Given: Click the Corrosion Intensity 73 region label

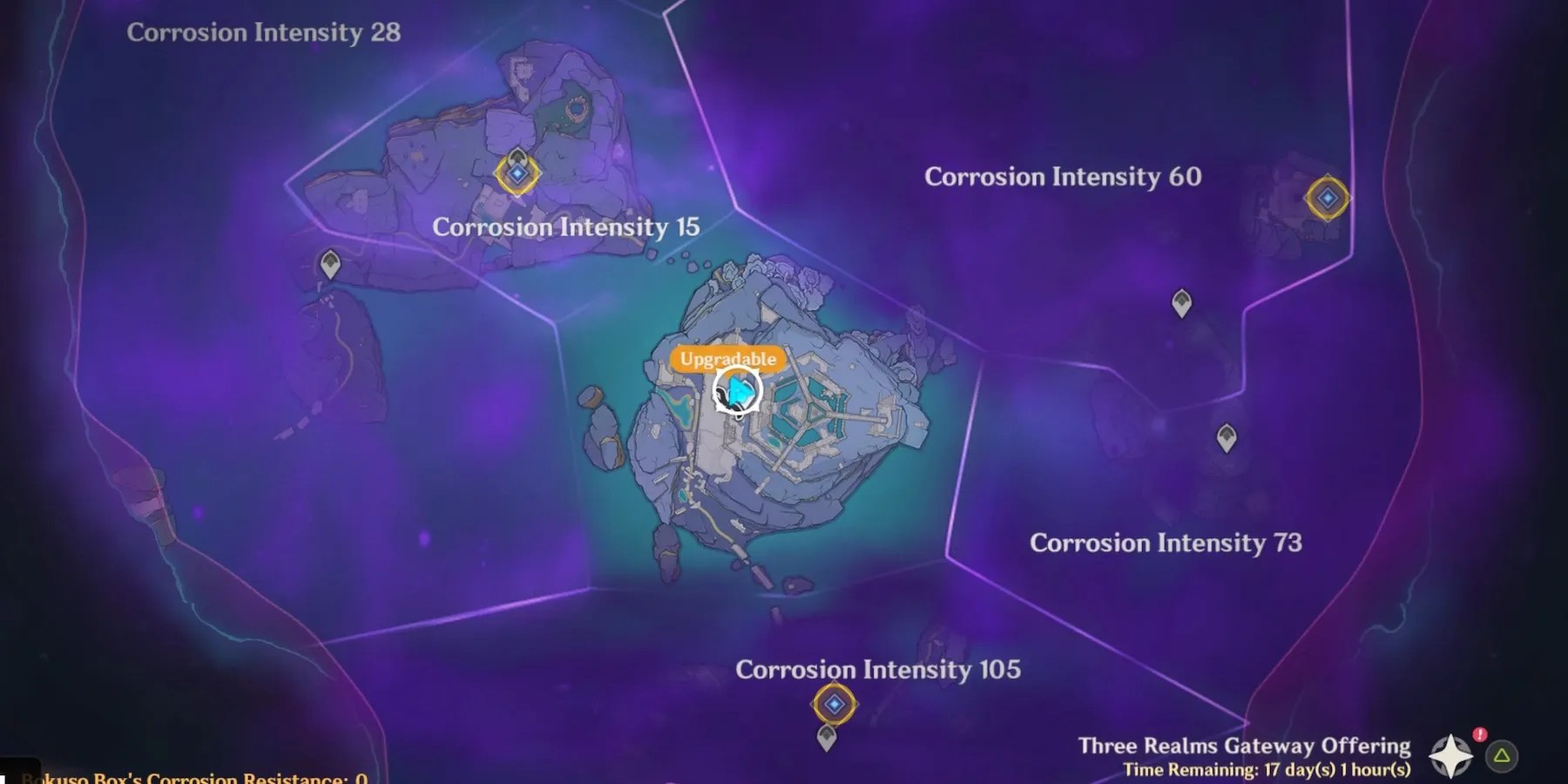Looking at the screenshot, I should 1167,543.
